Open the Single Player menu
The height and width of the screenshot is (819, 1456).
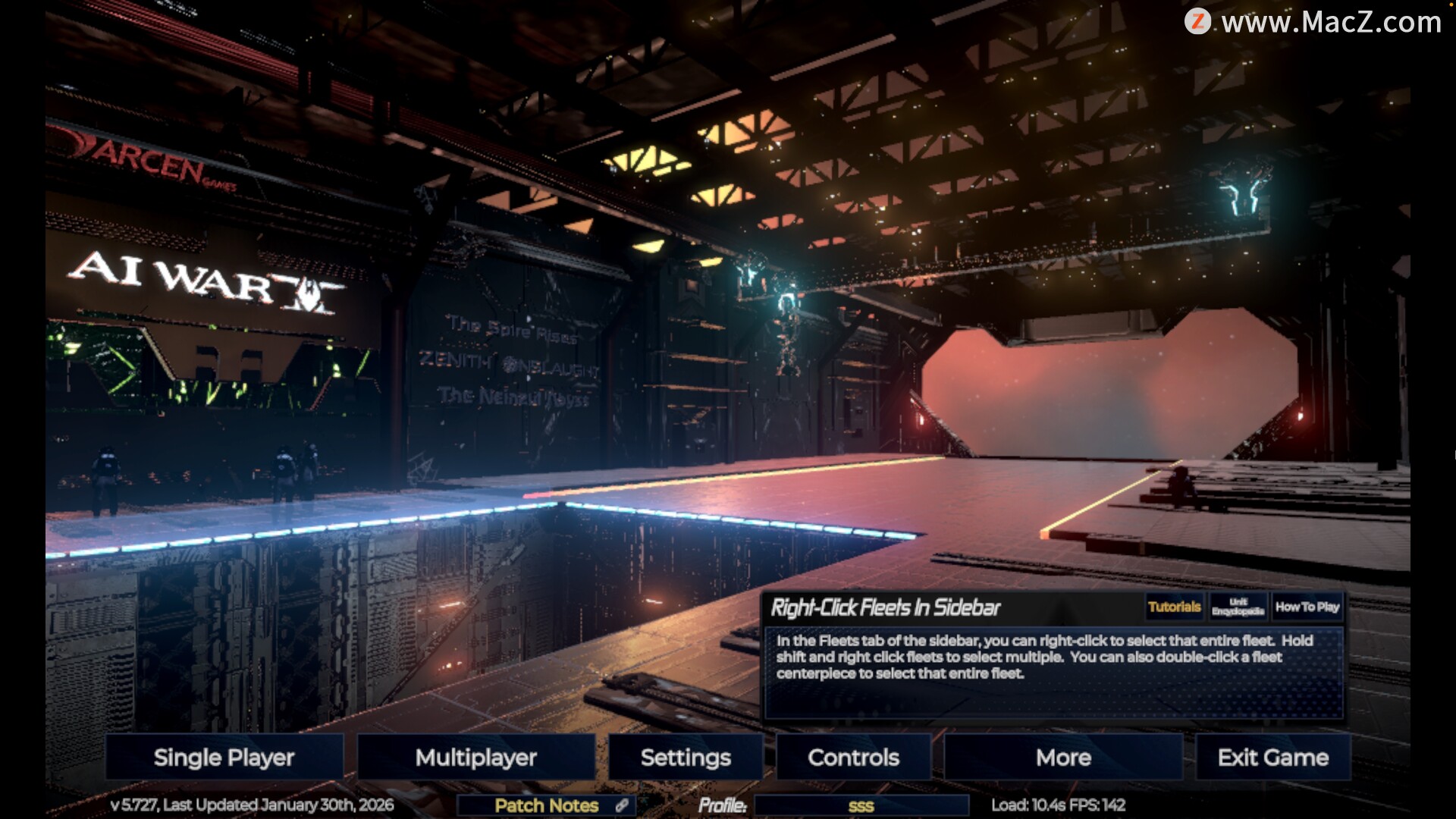(x=224, y=757)
